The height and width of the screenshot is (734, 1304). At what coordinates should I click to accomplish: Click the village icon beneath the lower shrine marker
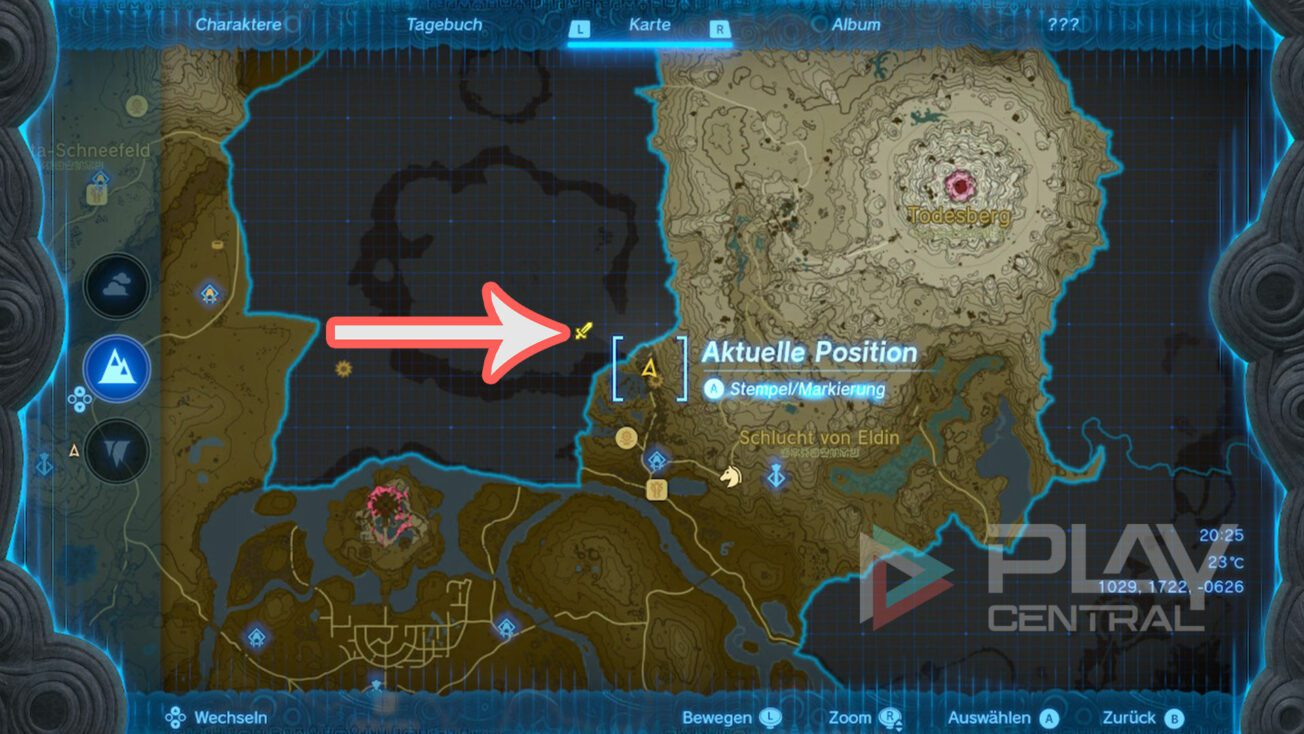pyautogui.click(x=656, y=492)
